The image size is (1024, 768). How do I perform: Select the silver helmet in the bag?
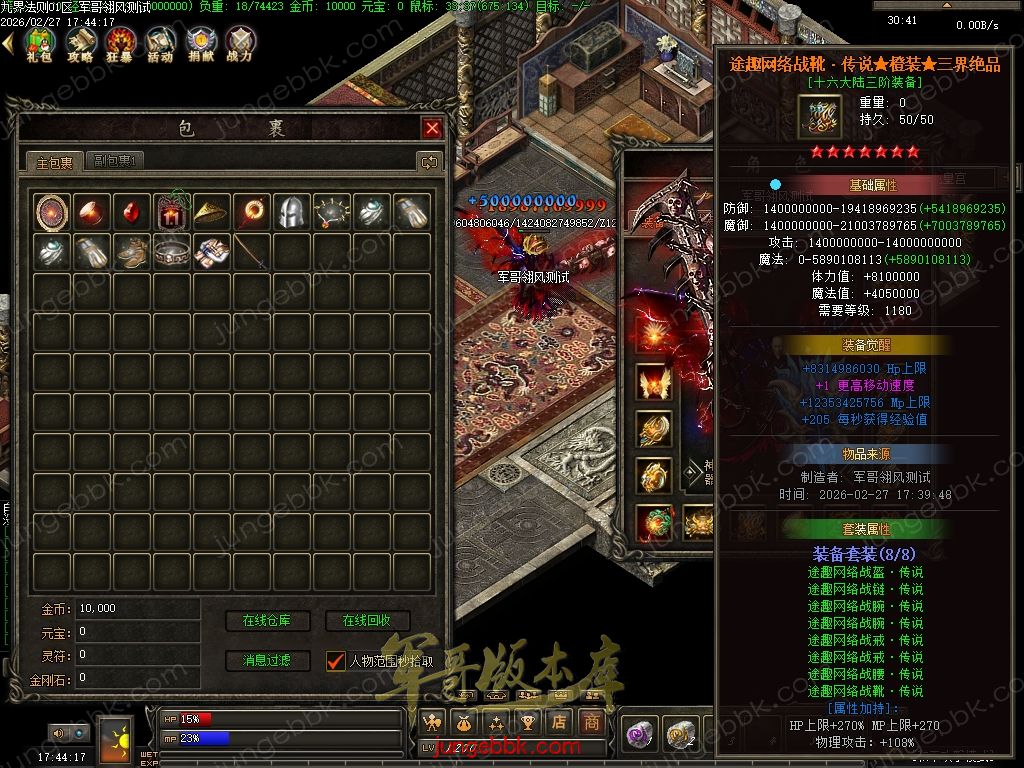tap(291, 211)
